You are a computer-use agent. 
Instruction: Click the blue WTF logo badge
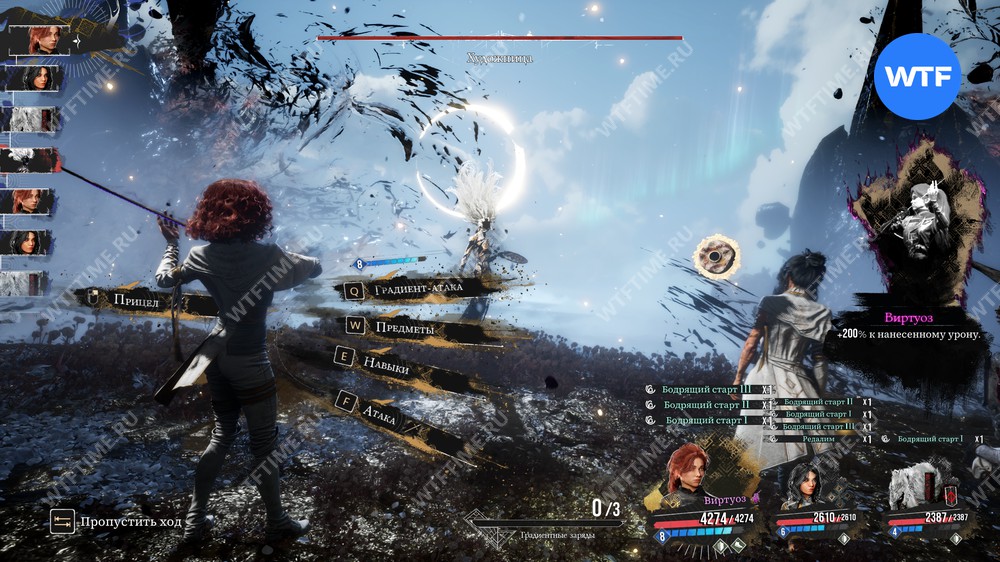coord(917,77)
